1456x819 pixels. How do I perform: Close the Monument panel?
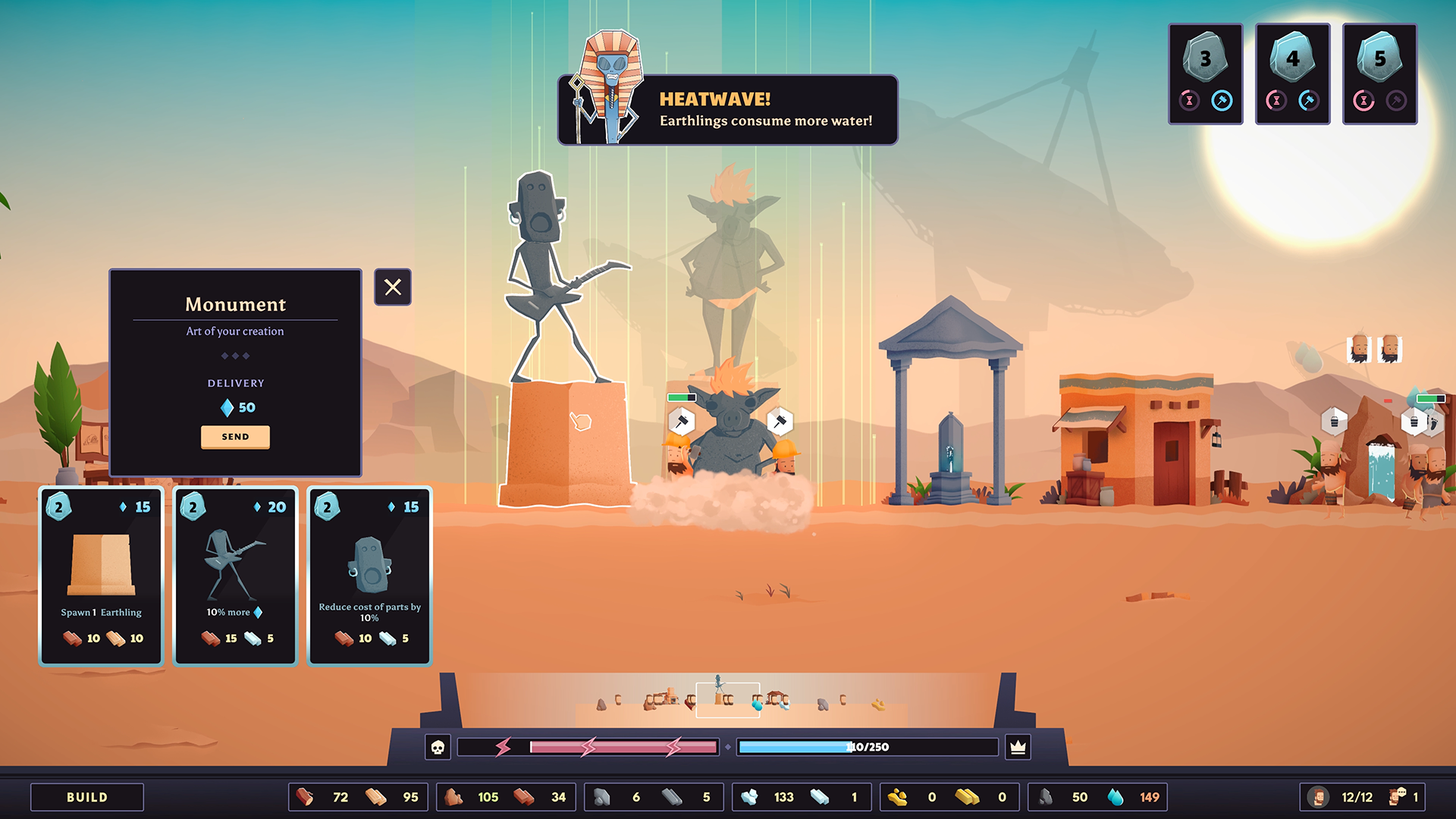pyautogui.click(x=393, y=287)
